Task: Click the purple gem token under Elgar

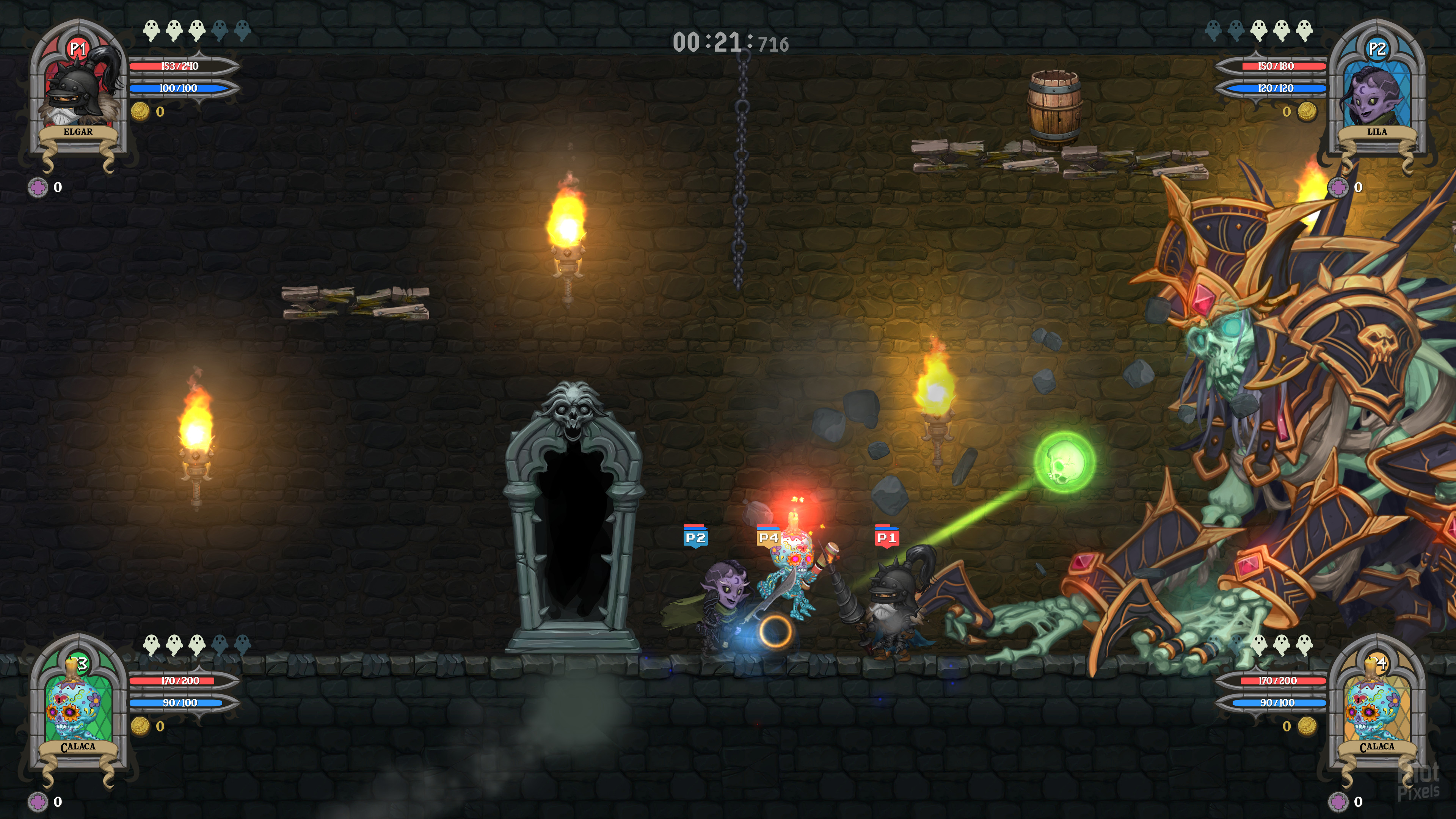Action: 38,187
